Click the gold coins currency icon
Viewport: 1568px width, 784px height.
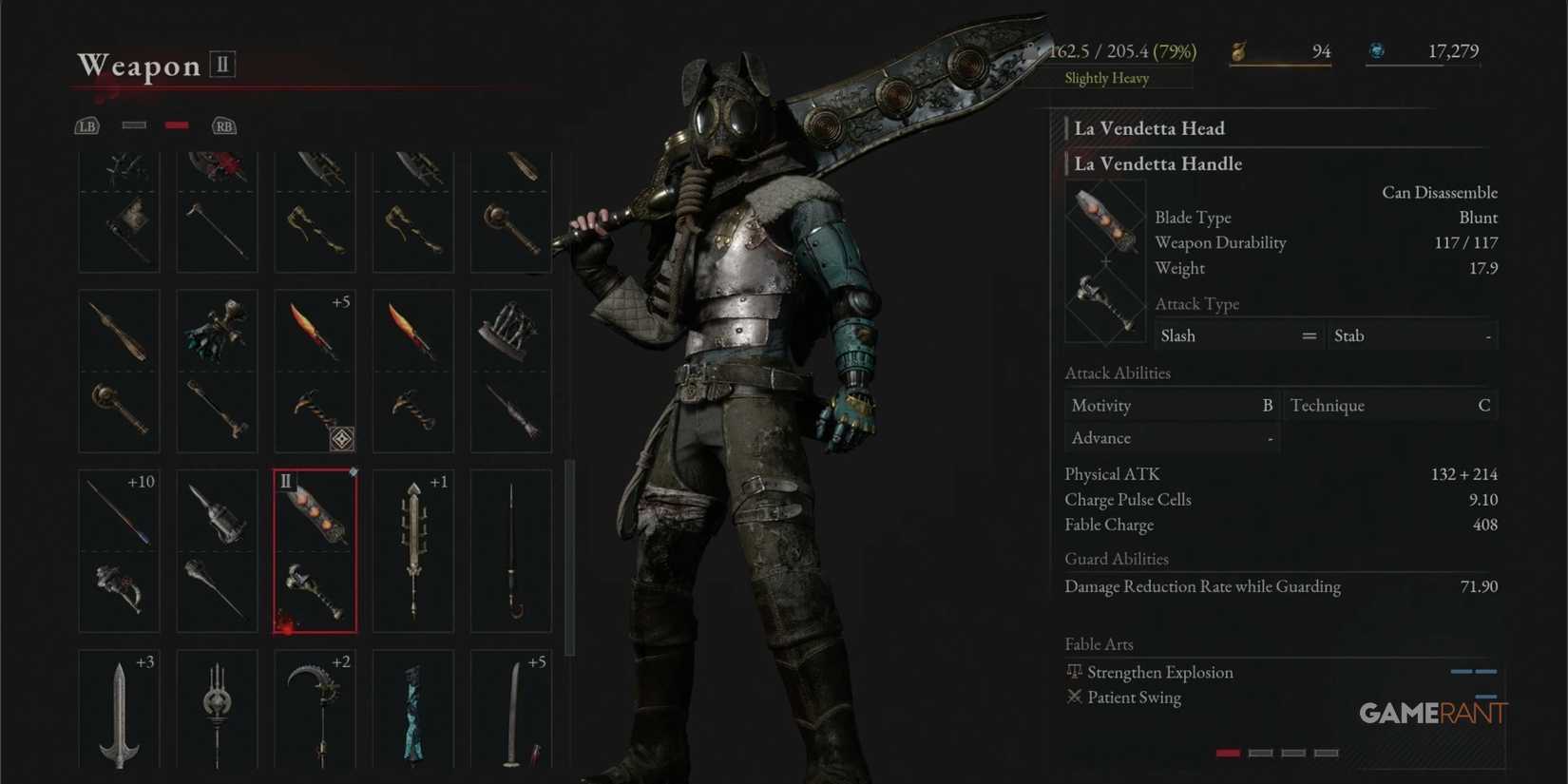(1238, 51)
